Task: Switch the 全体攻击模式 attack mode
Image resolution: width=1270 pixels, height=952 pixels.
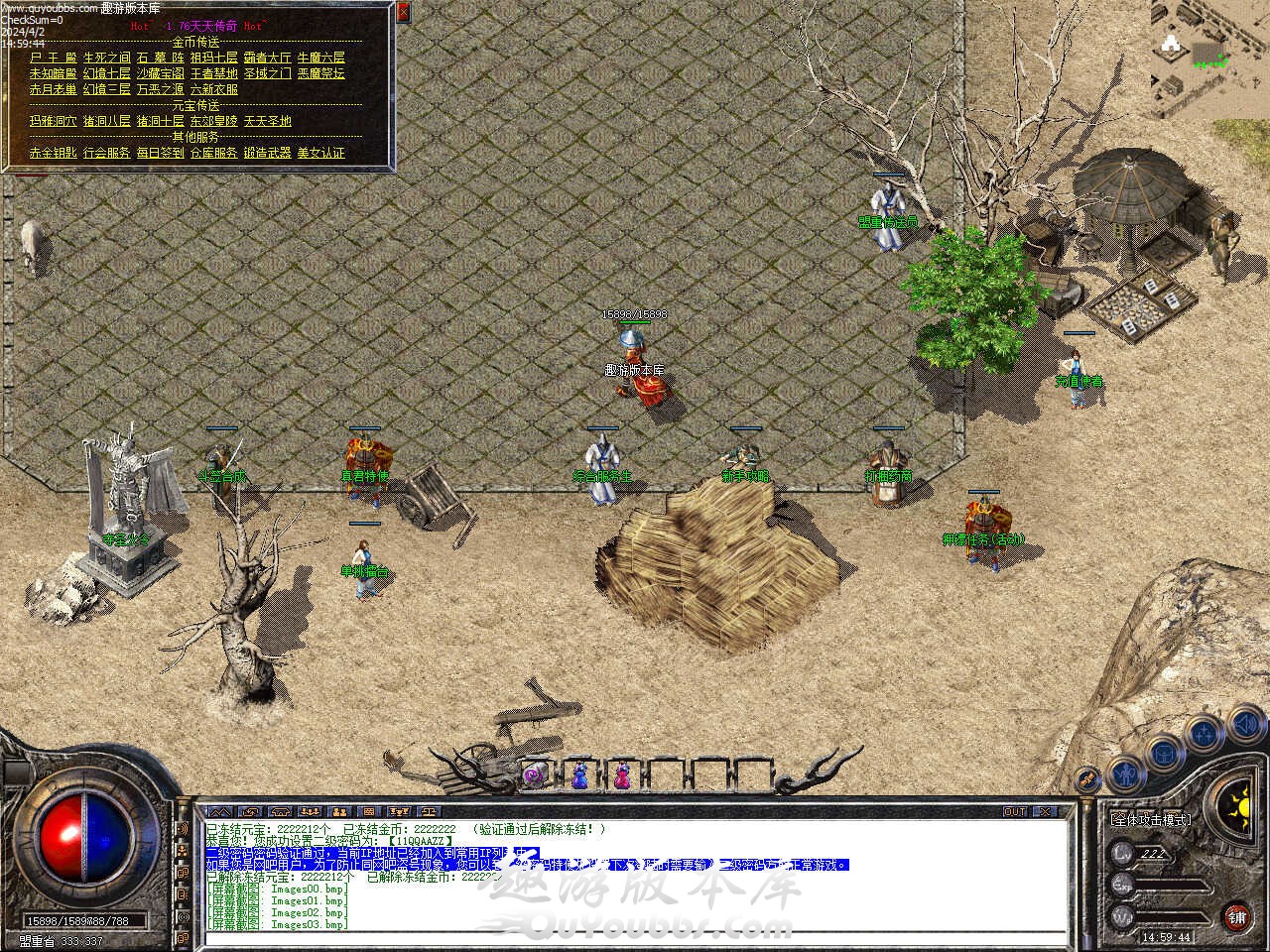Action: 1151,819
